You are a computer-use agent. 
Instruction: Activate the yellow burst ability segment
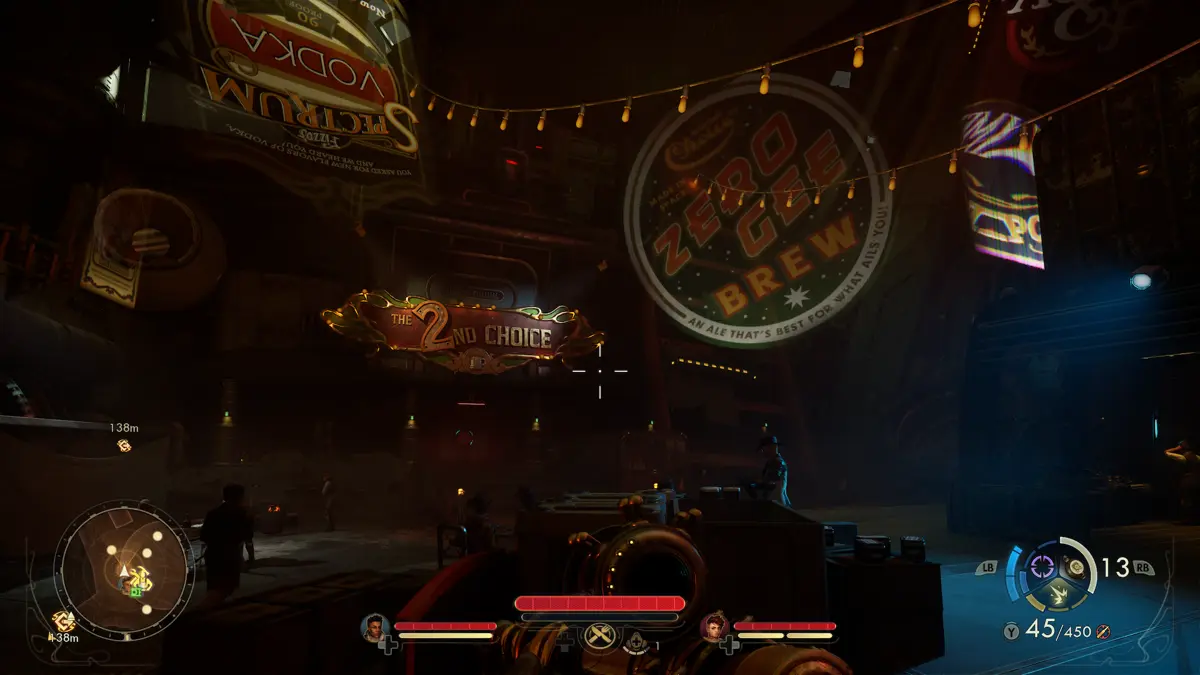coord(1059,596)
